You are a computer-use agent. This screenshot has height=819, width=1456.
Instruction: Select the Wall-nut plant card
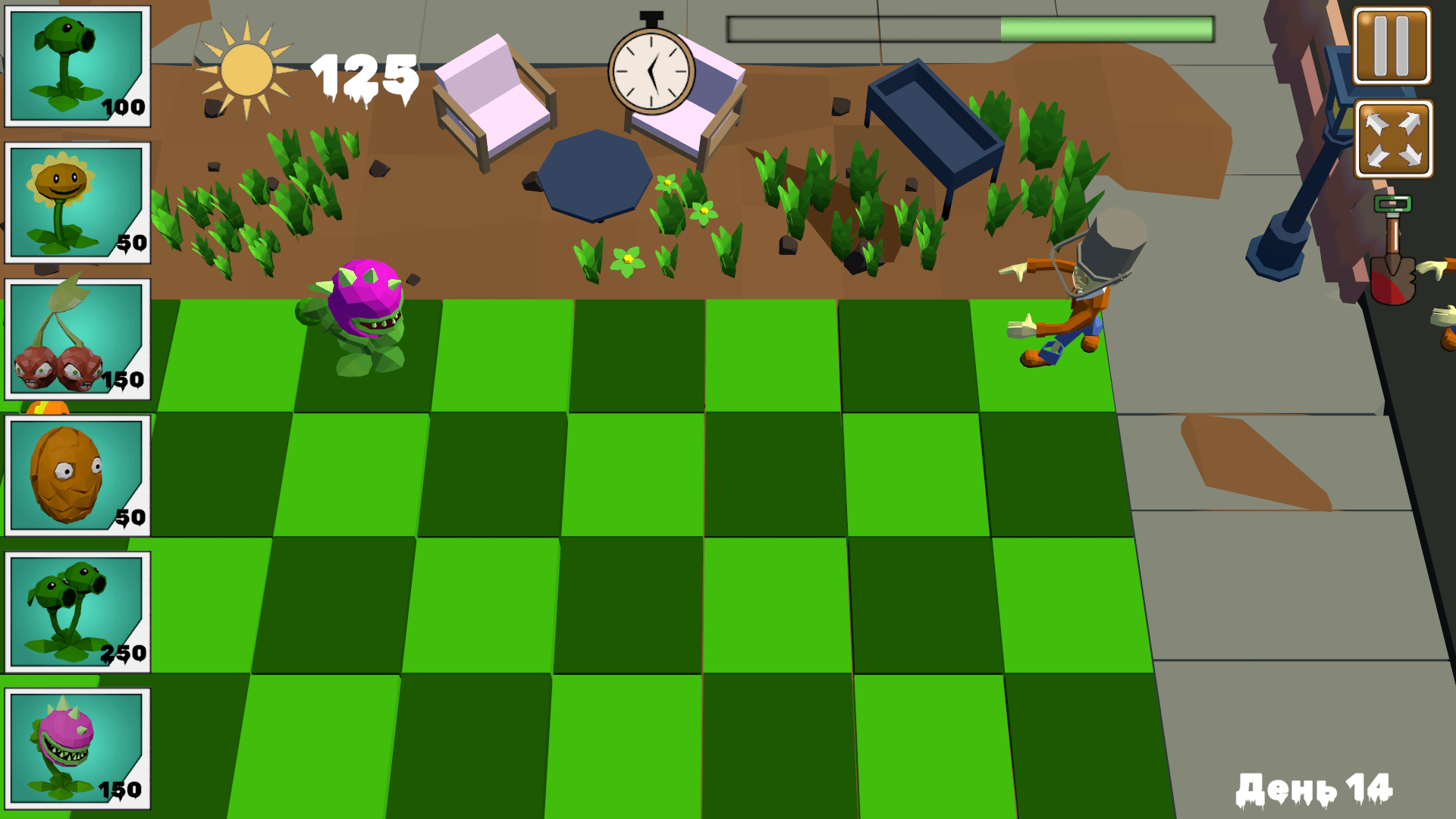tap(76, 474)
